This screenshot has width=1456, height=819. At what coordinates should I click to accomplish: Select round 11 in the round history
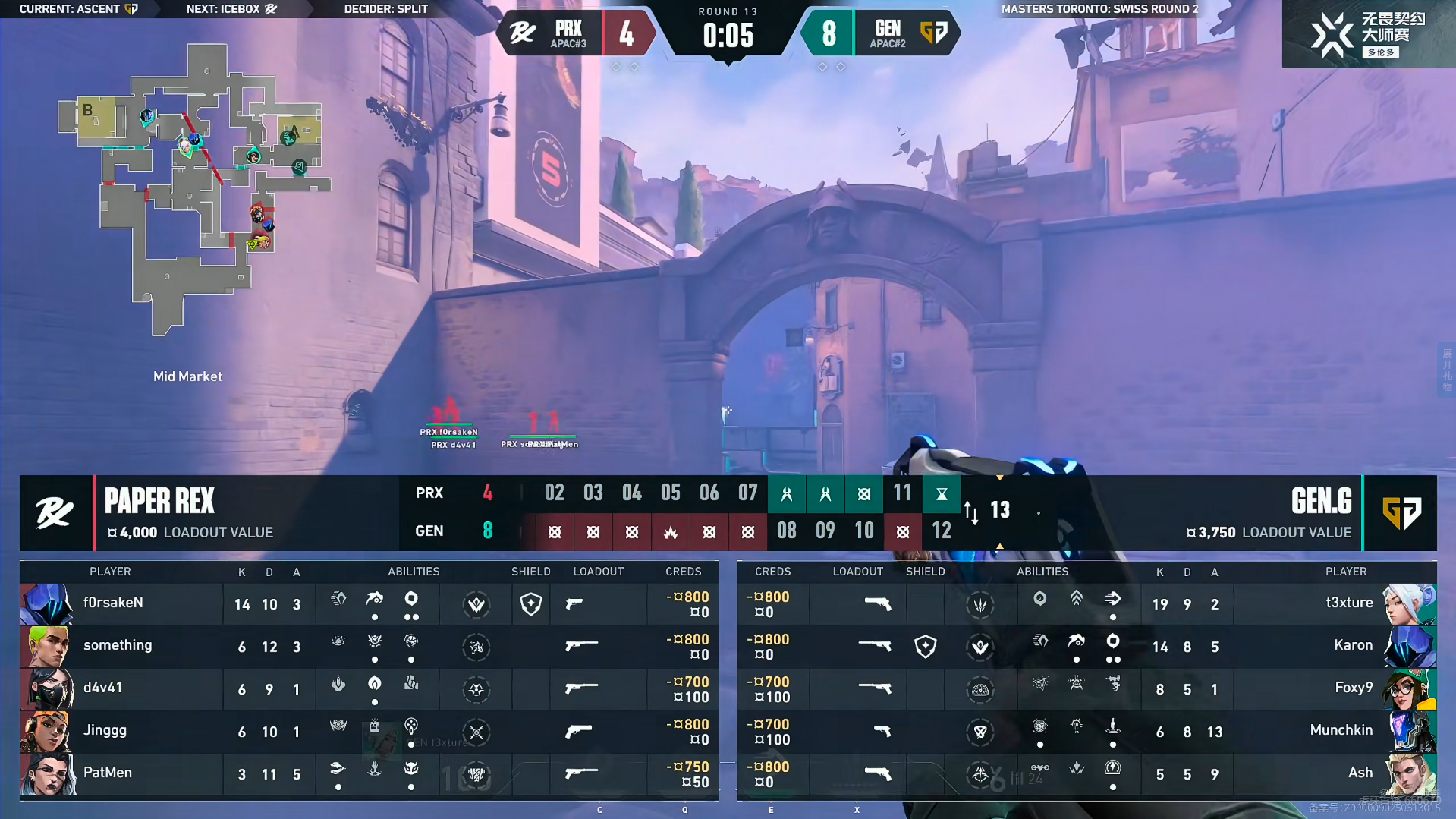(902, 493)
